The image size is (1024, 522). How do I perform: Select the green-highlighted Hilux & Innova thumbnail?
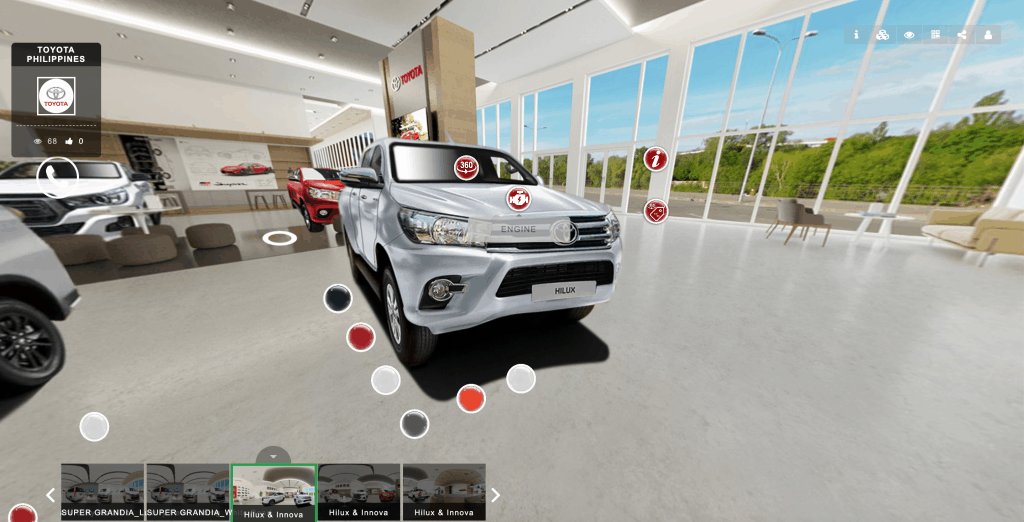(274, 491)
